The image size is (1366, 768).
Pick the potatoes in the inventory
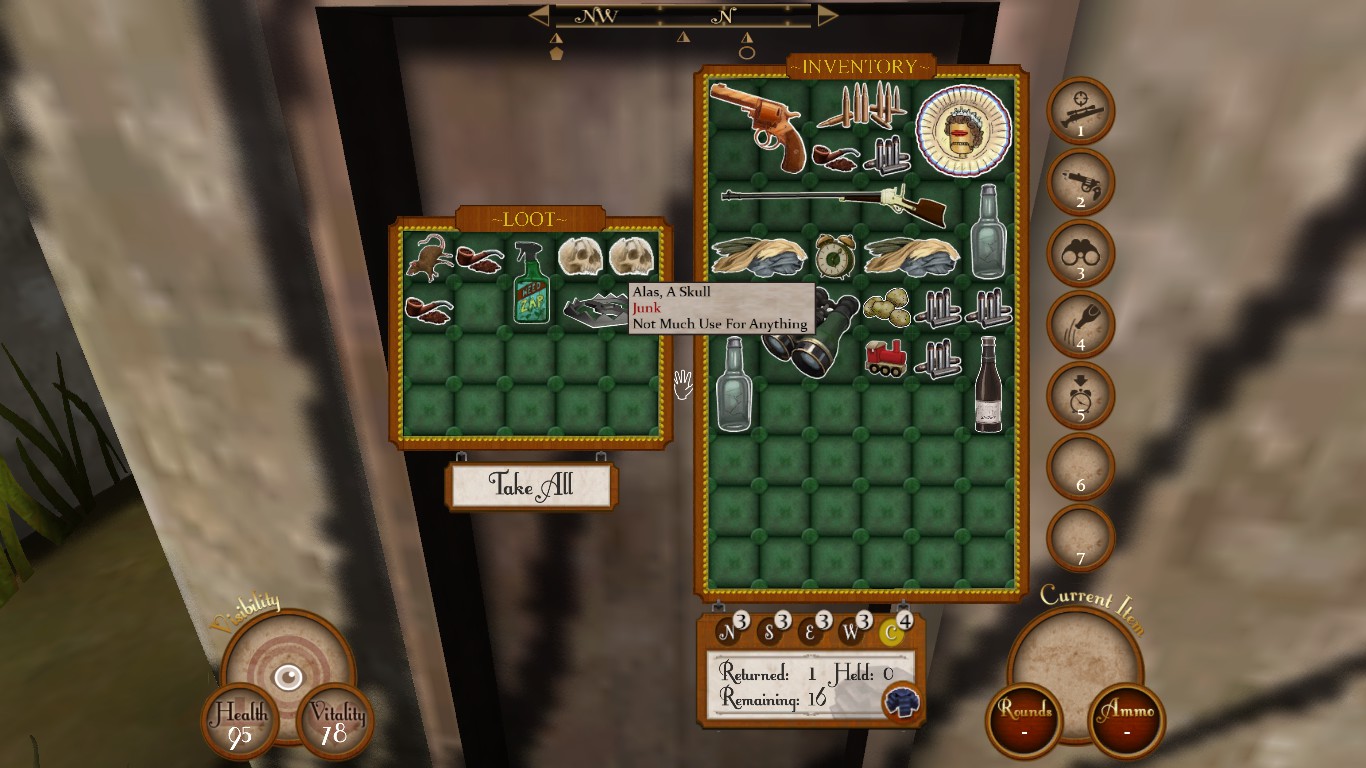[886, 307]
